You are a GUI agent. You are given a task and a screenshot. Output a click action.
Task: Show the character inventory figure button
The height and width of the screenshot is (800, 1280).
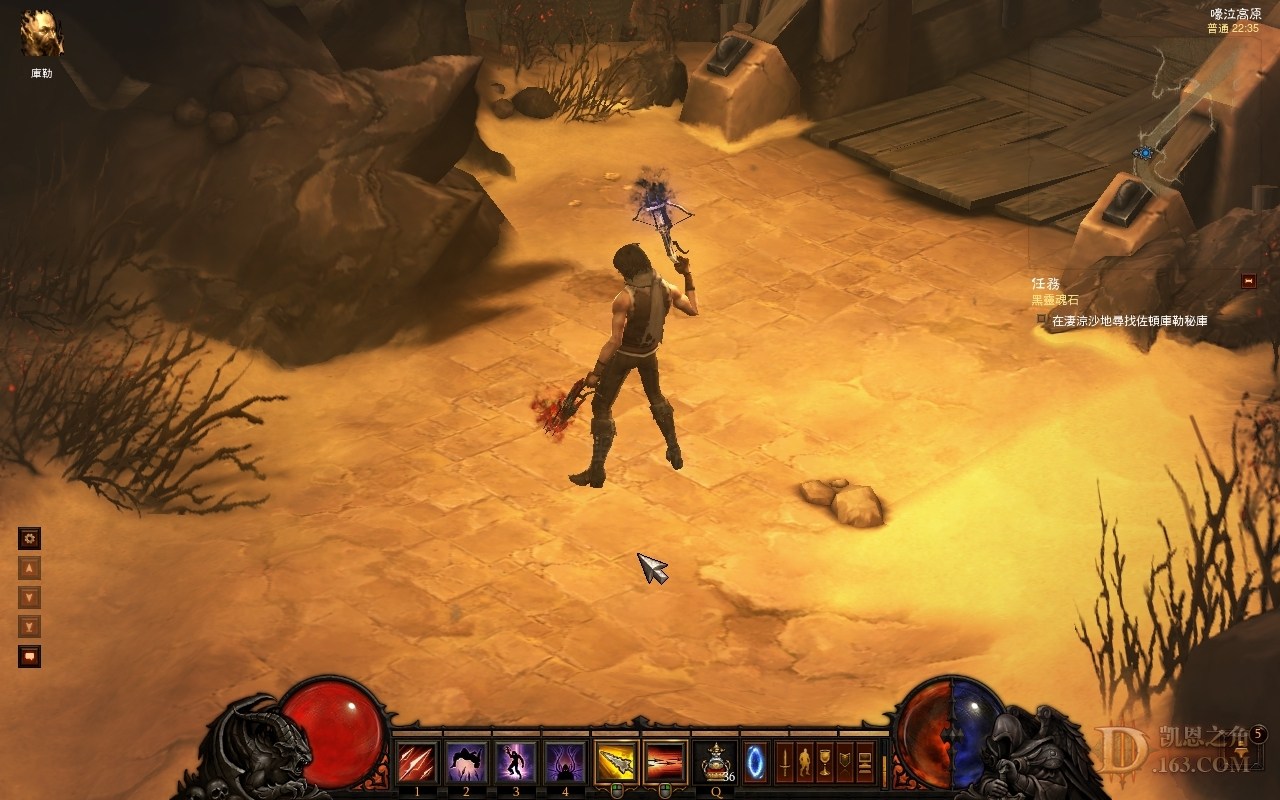(805, 763)
